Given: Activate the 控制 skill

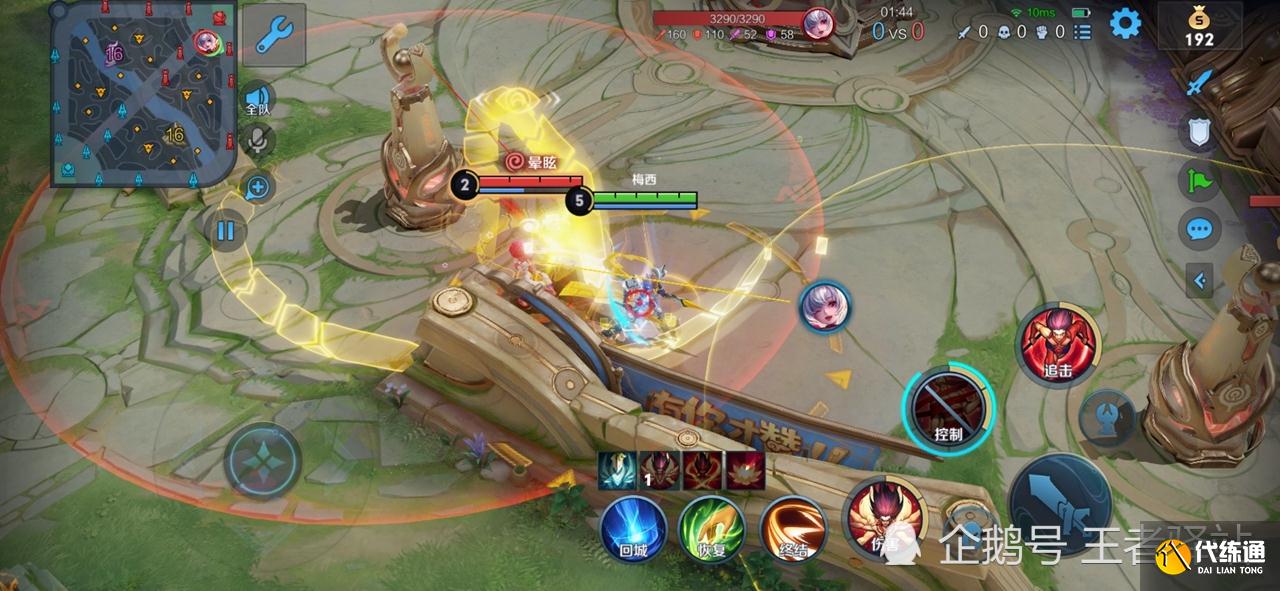Looking at the screenshot, I should (x=948, y=408).
